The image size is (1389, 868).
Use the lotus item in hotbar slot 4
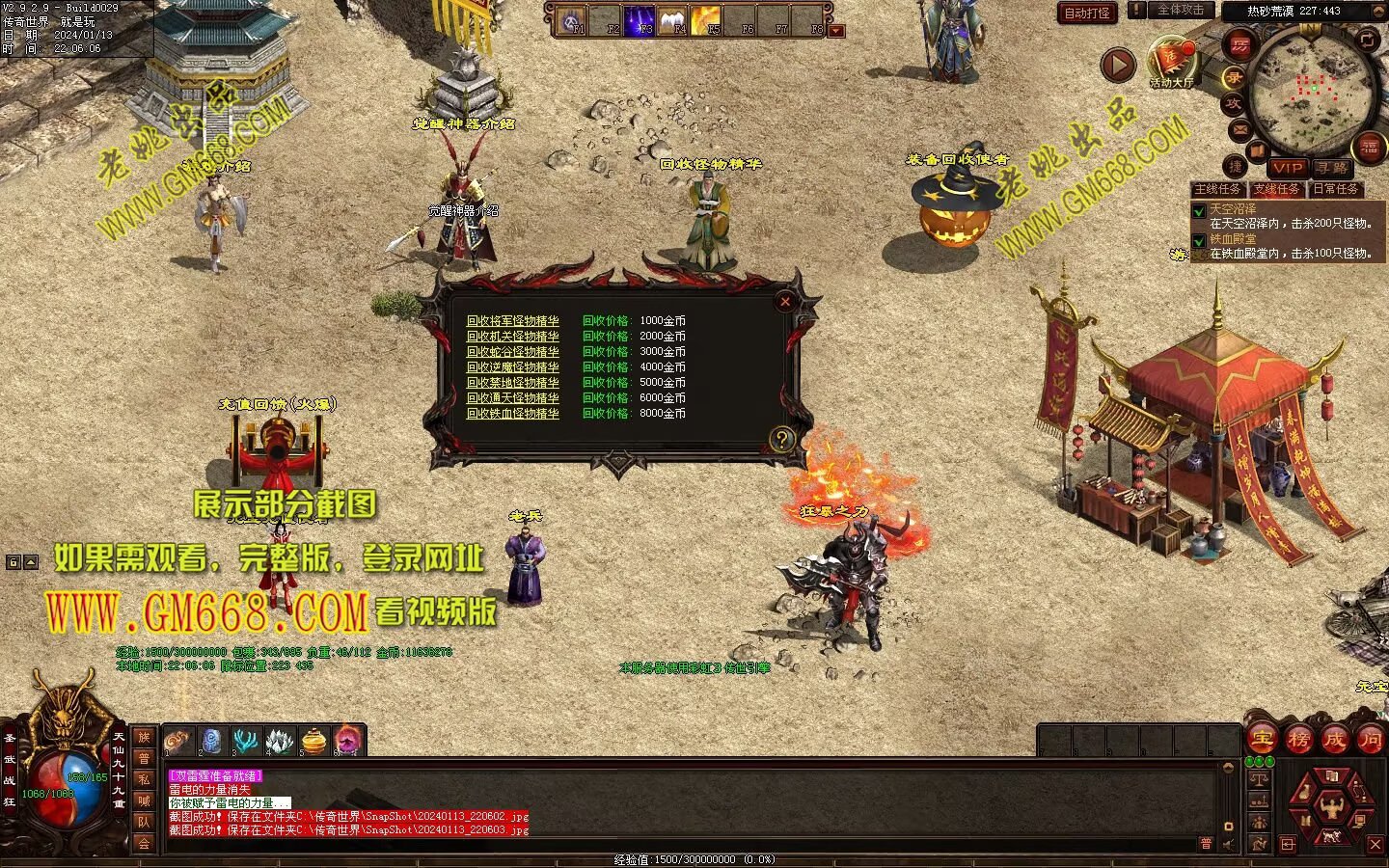(280, 741)
